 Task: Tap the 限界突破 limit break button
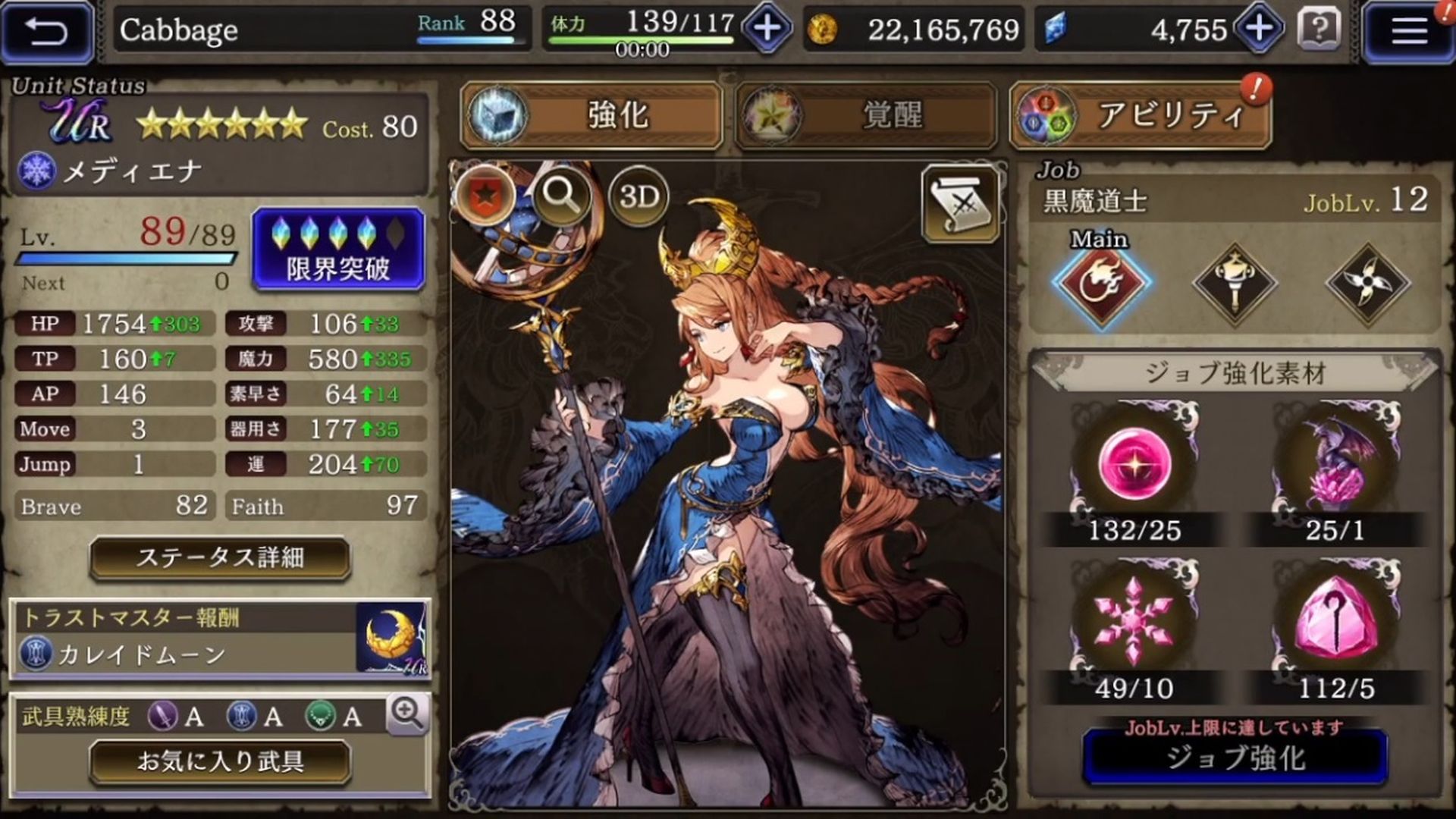338,249
